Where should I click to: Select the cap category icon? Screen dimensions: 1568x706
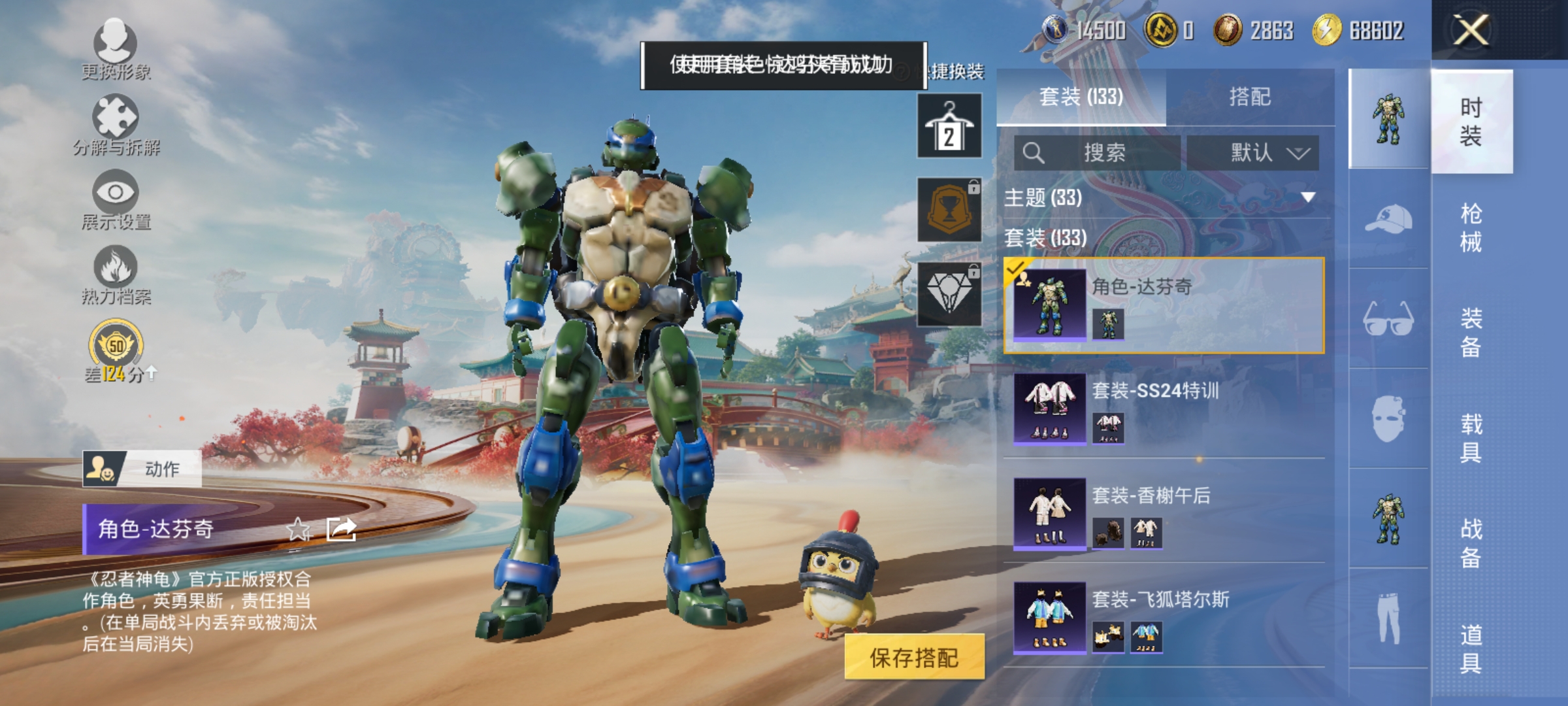[1388, 220]
